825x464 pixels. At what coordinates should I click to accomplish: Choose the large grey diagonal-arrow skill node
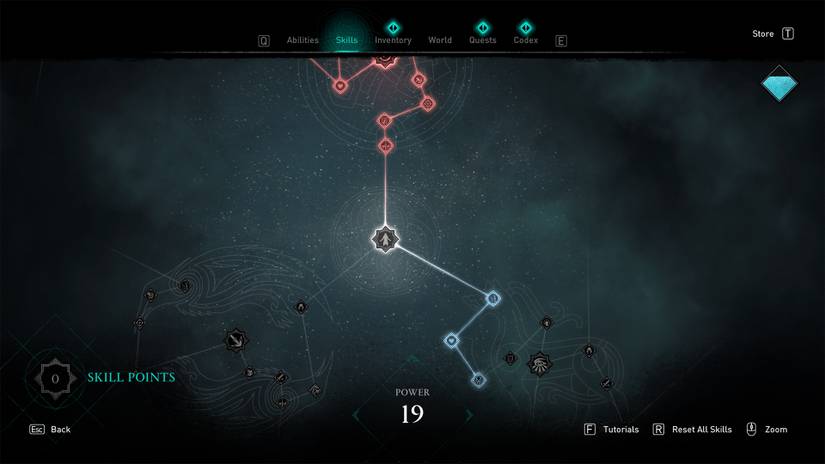[237, 341]
